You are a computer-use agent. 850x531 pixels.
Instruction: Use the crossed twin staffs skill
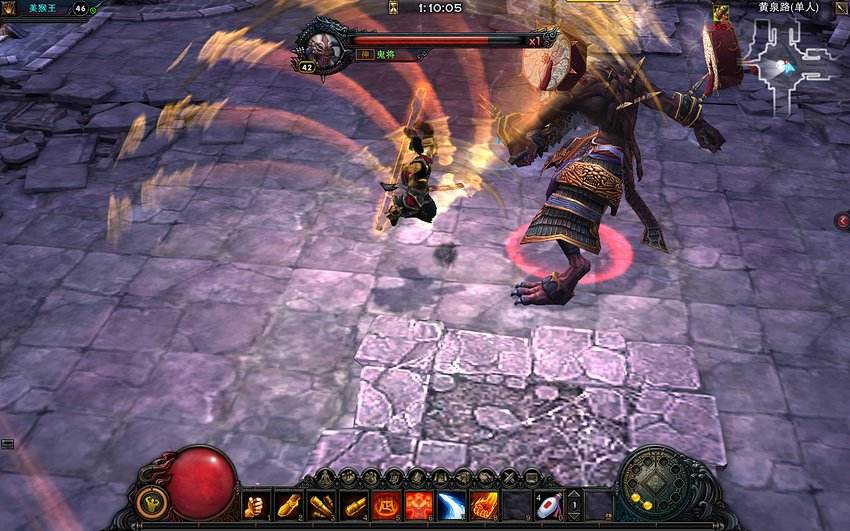coord(321,506)
